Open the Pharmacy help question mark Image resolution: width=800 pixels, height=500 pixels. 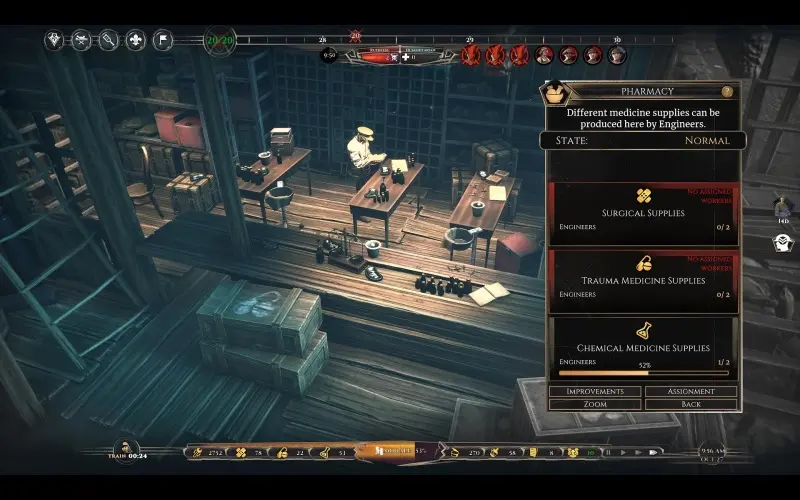pyautogui.click(x=727, y=91)
